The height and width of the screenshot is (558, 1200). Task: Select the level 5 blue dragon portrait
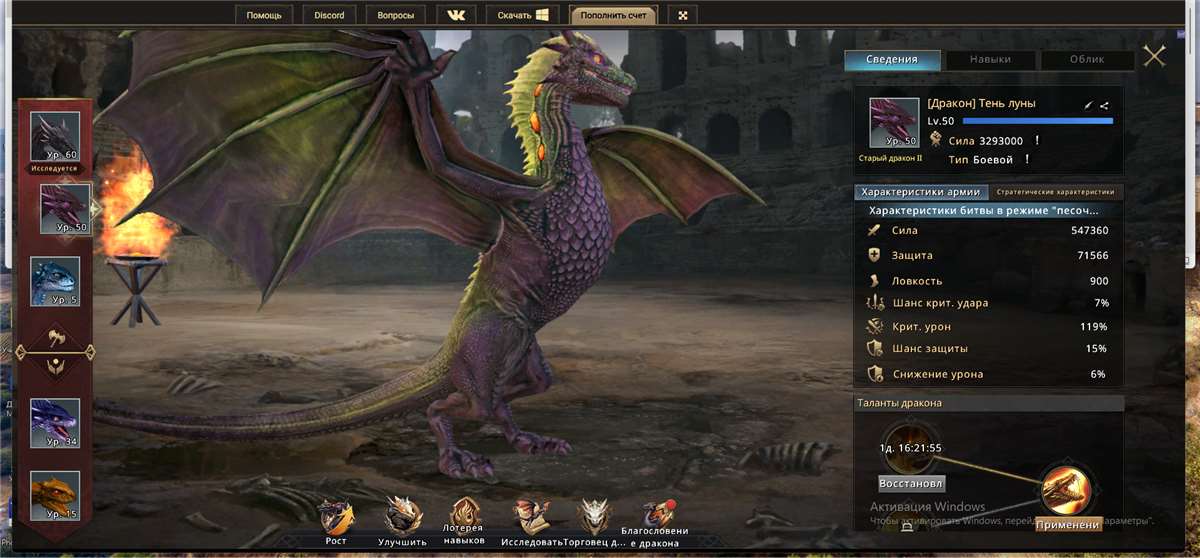coord(54,281)
